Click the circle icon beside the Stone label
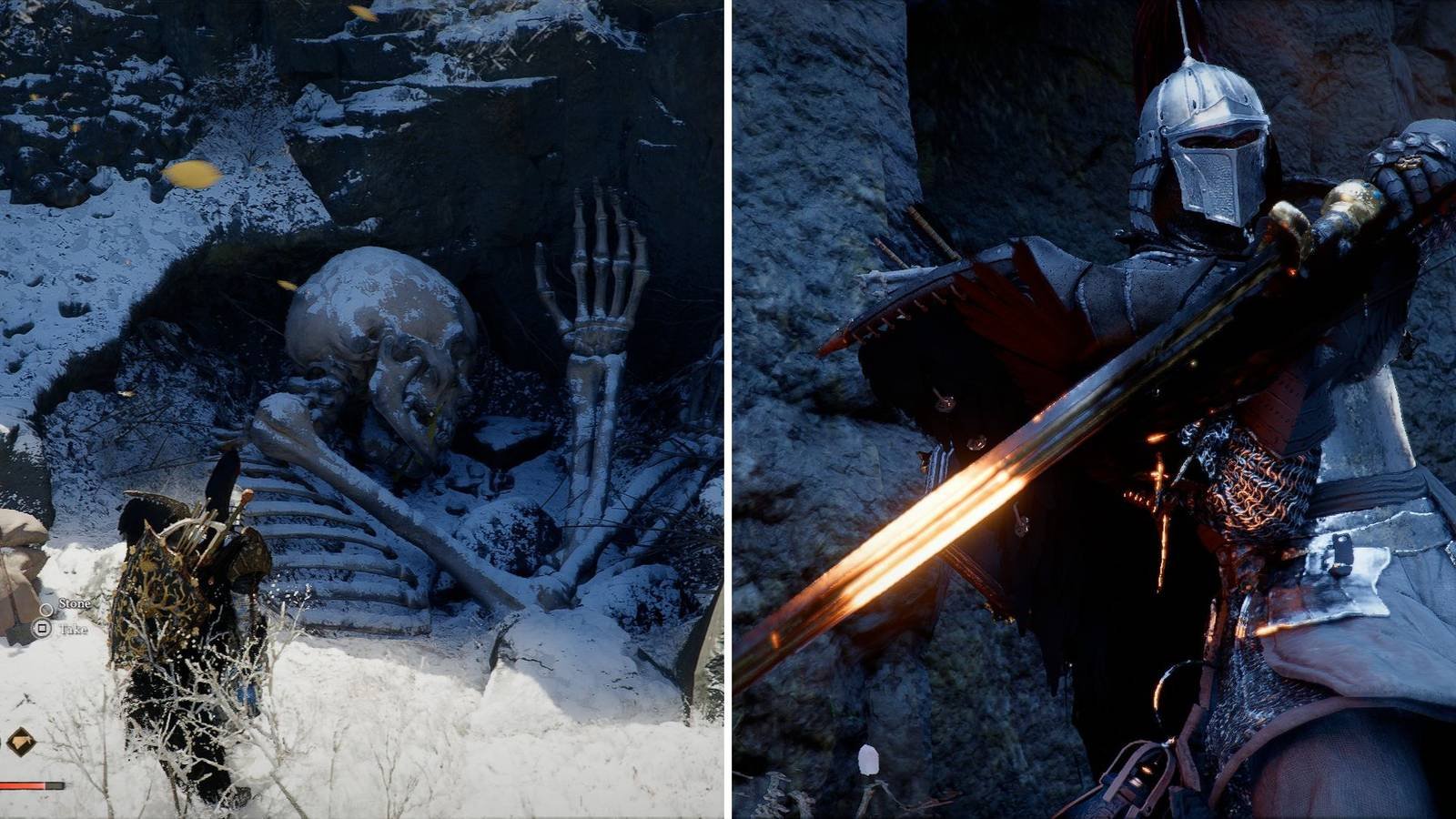The height and width of the screenshot is (819, 1456). 46,611
